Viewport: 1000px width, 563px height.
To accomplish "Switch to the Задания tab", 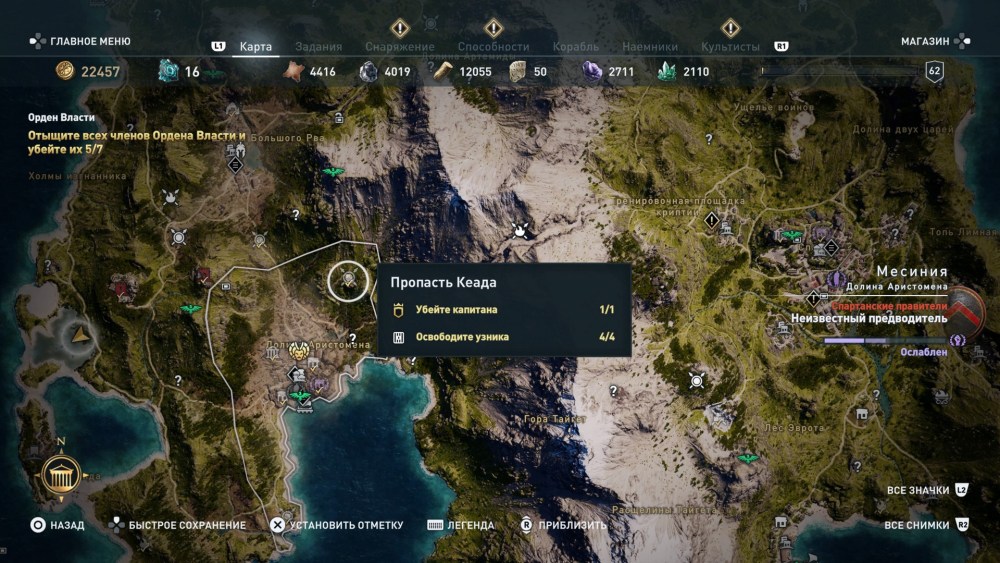I will tap(319, 46).
